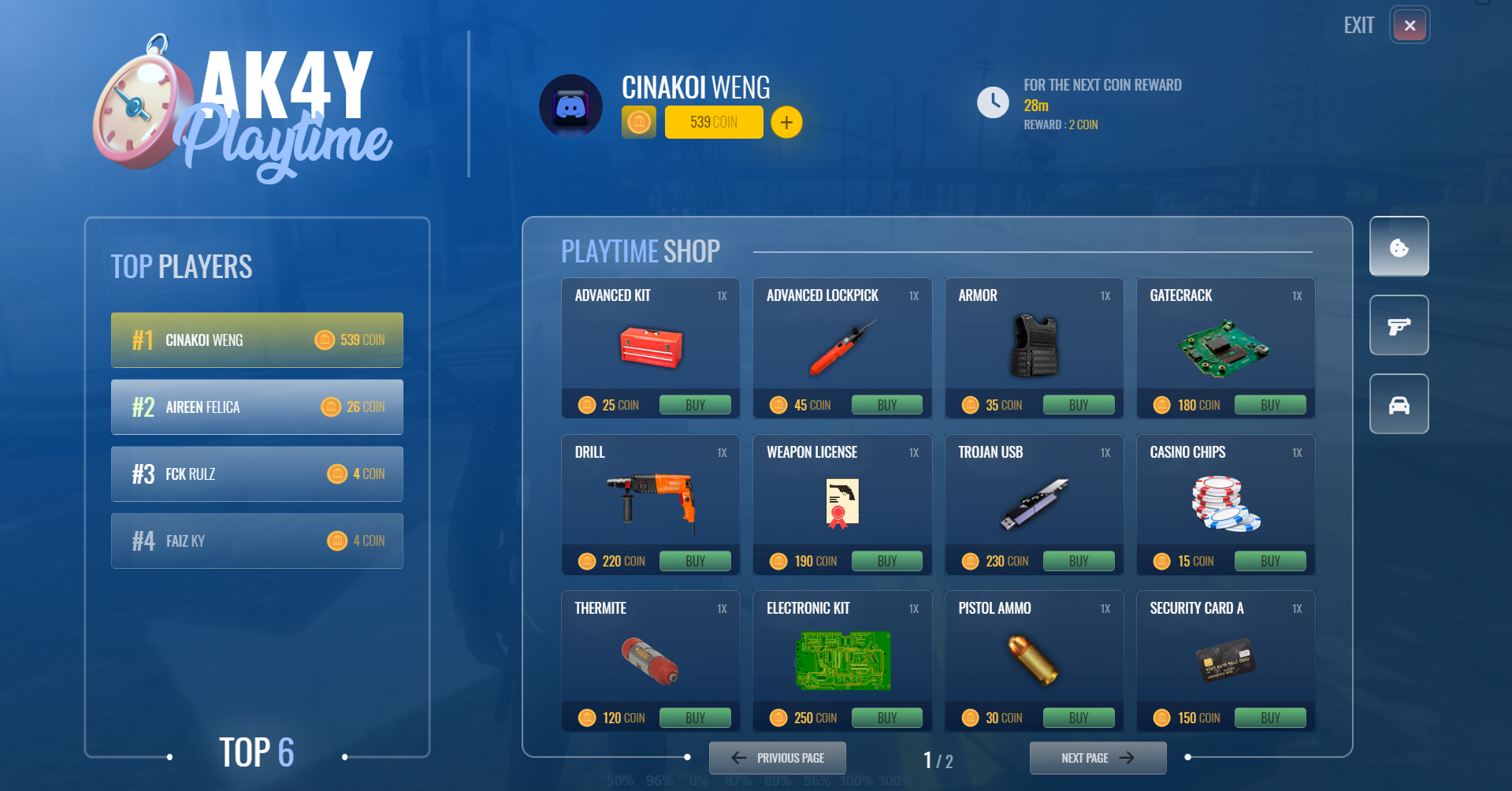Purchase the Drill for 220 coin

coord(695,561)
